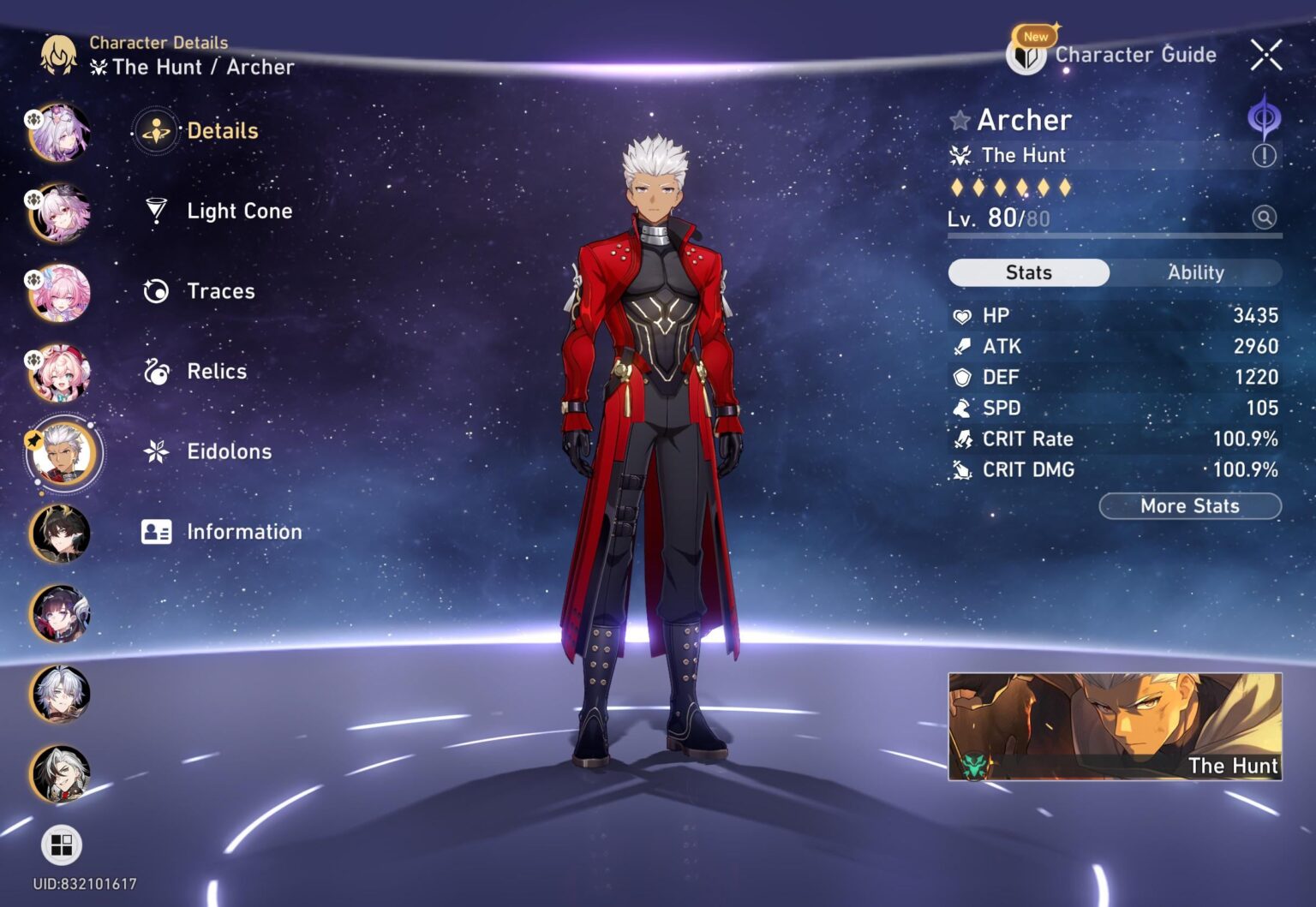Open the Character Guide
This screenshot has height=907, width=1316.
1112,55
